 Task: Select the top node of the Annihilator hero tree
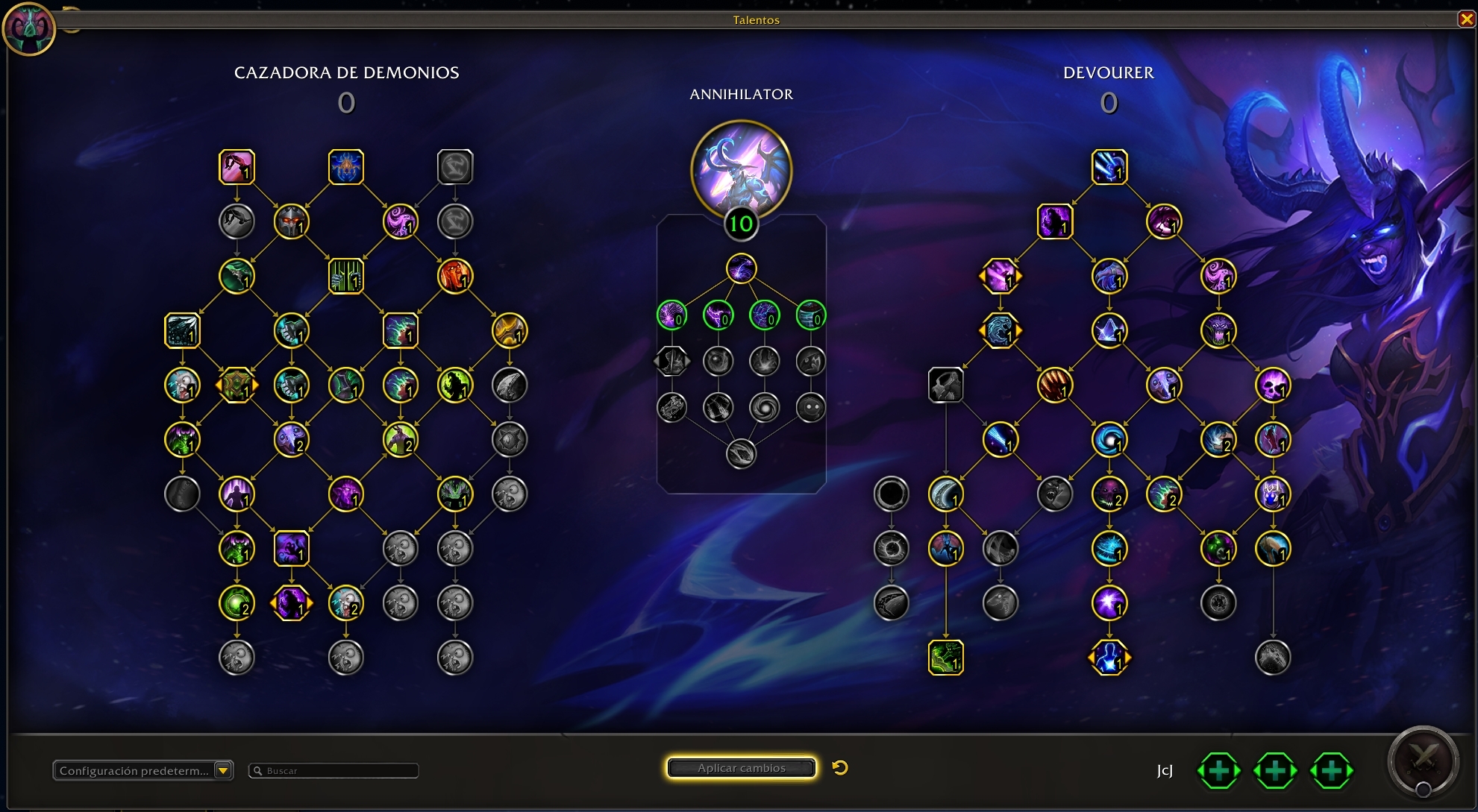point(741,269)
